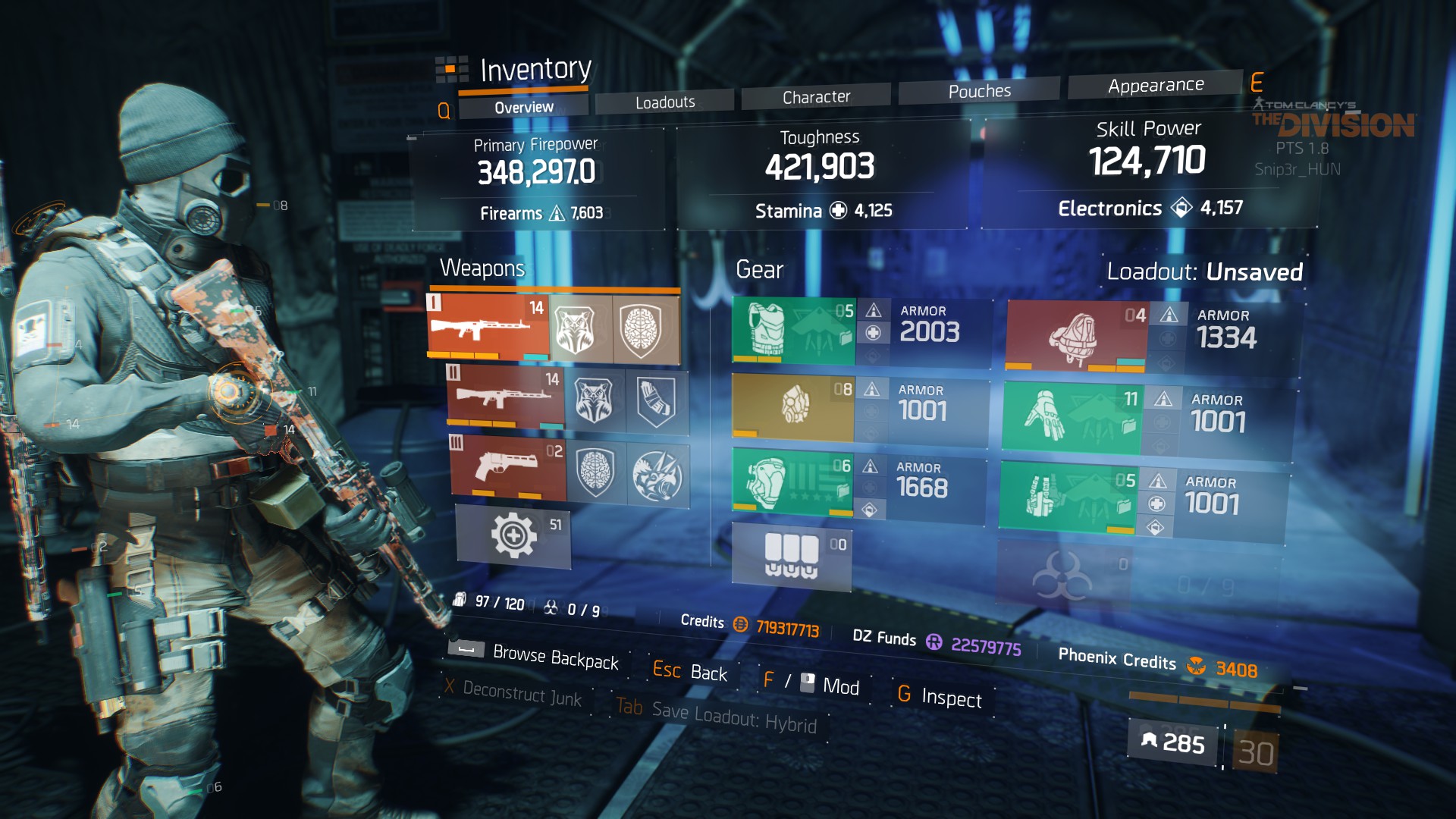Open the holster gear slot
Viewport: 1456px width, 819px height.
point(1066,497)
